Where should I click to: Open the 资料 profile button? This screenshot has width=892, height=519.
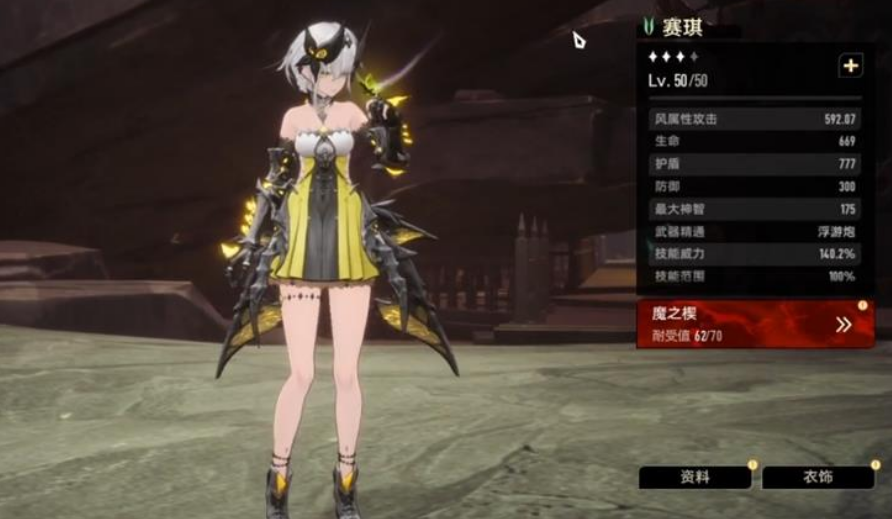click(x=695, y=477)
